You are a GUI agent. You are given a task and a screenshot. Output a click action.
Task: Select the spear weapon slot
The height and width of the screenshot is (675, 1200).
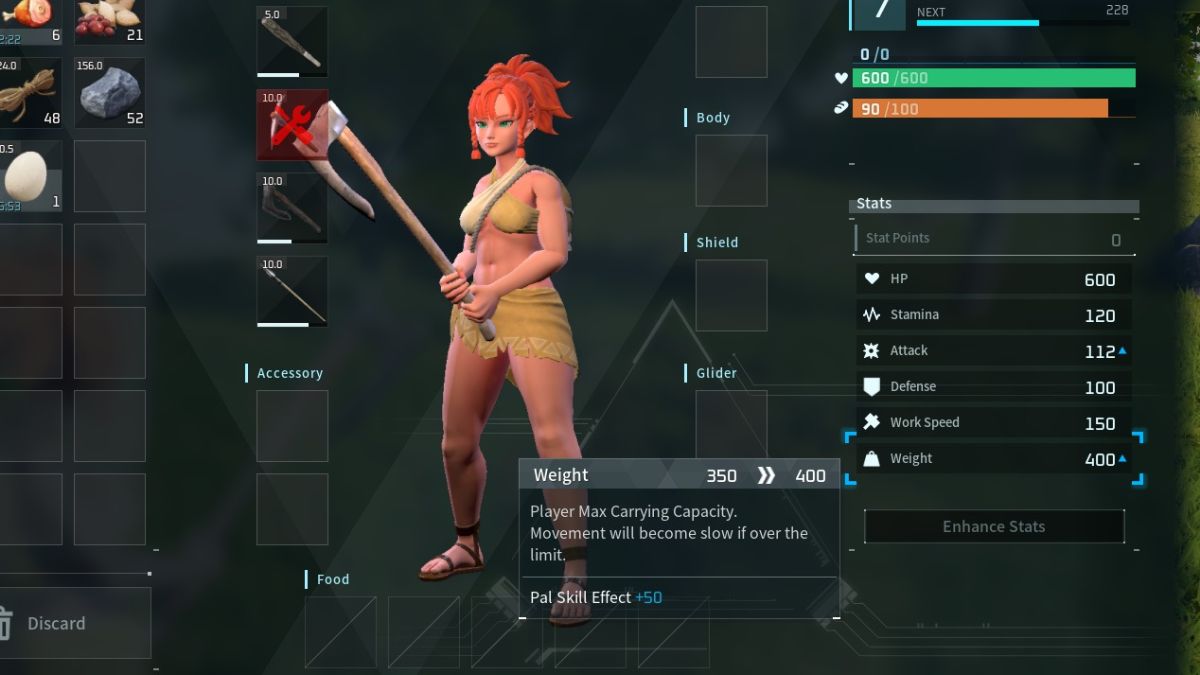(292, 291)
